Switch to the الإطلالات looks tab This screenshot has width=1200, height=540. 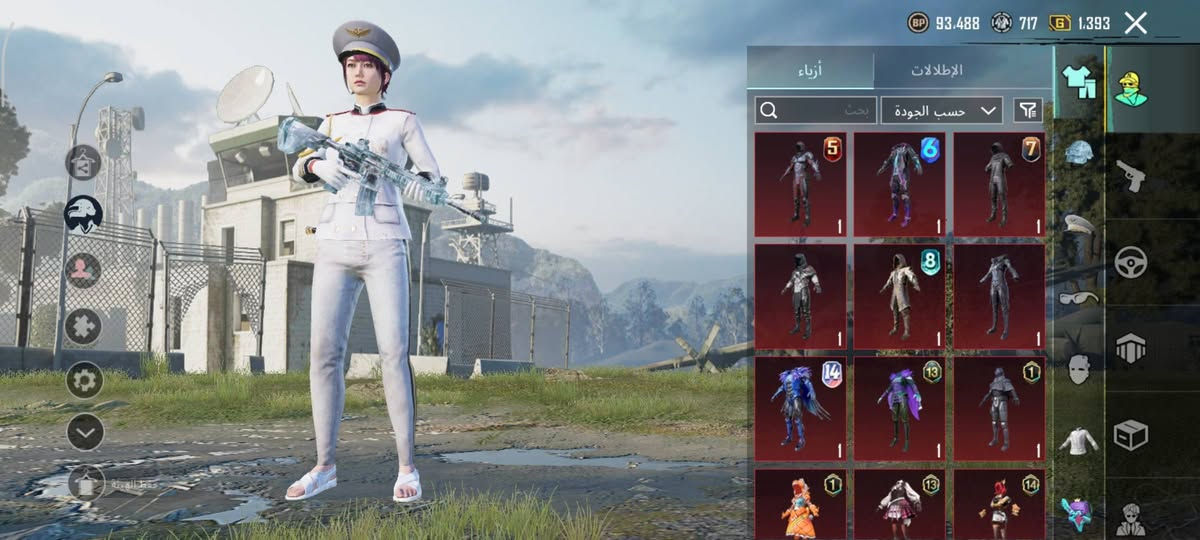936,70
